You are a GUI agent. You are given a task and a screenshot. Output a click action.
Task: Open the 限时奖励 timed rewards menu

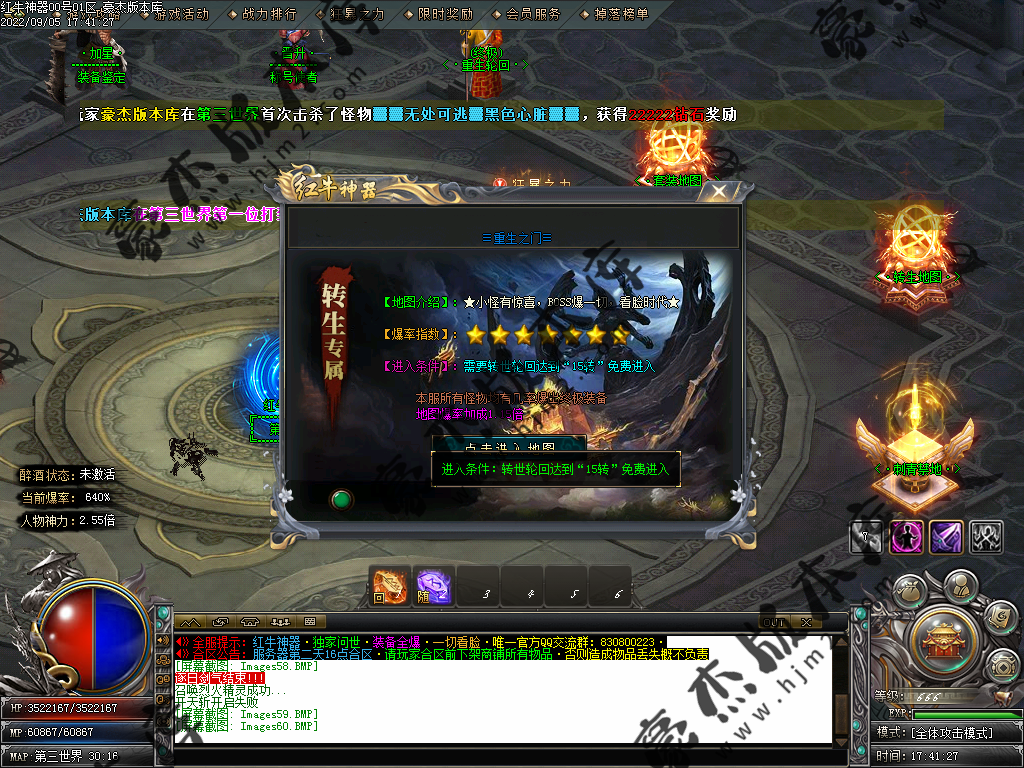tap(444, 14)
